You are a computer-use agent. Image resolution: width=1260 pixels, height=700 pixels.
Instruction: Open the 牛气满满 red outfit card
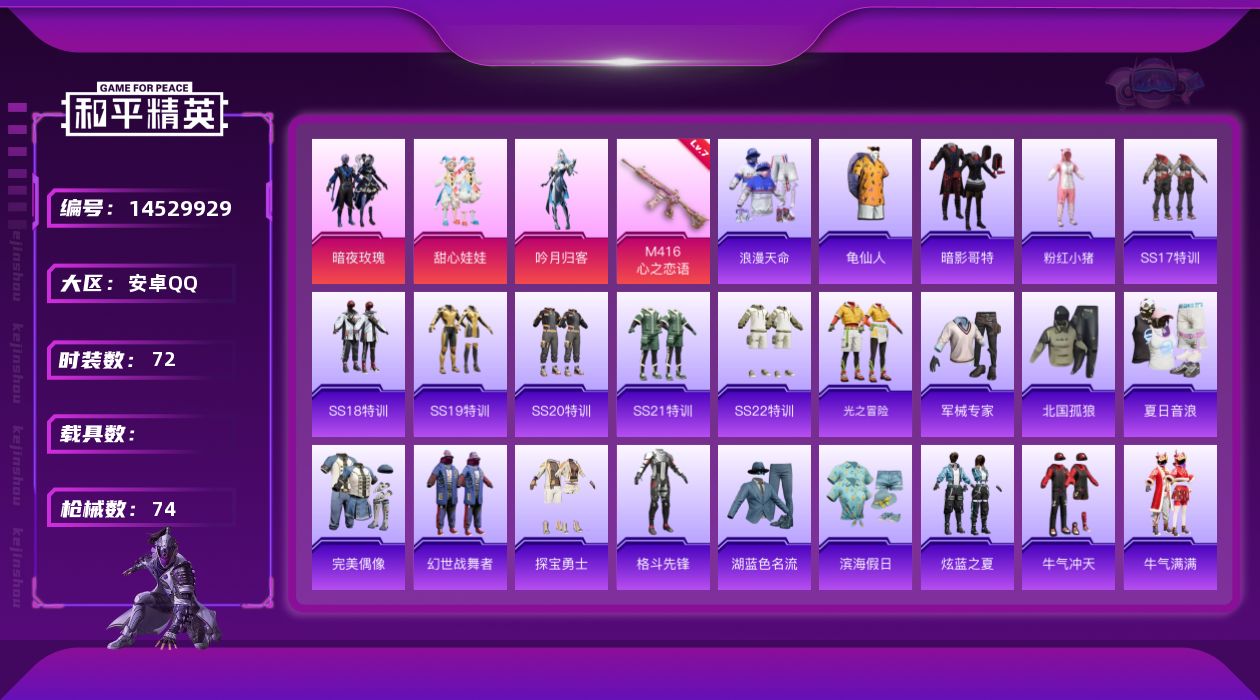(1170, 516)
